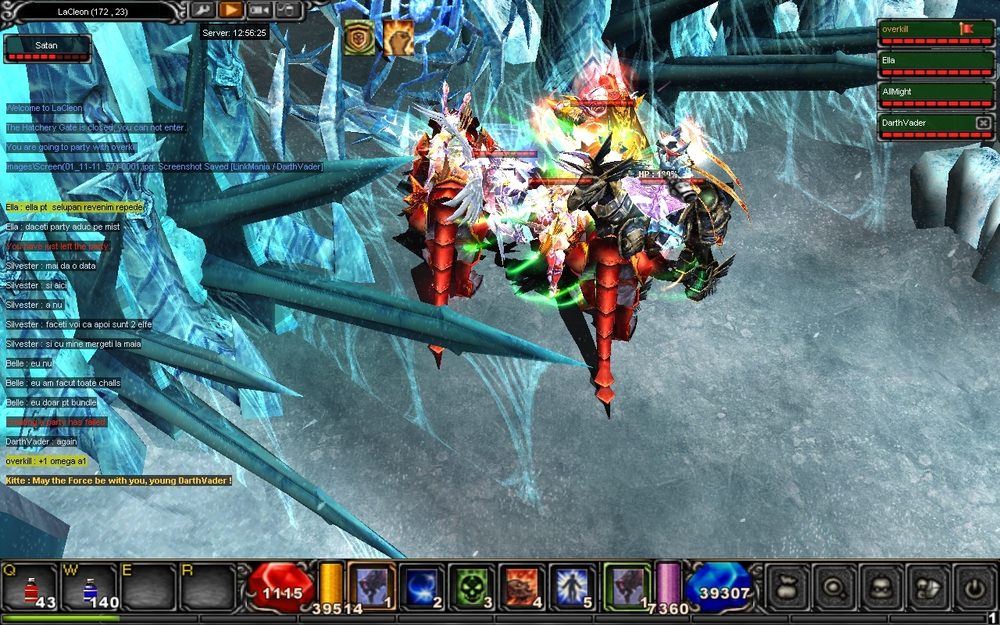1000x625 pixels.
Task: Toggle the camera button in top bar
Action: click(259, 10)
